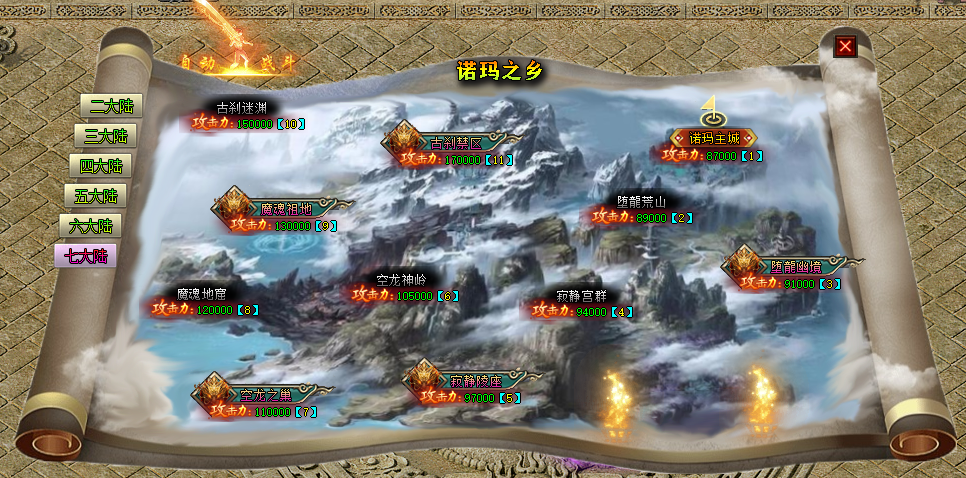Screen dimensions: 966x478
Task: Travel to 堕龍幽境 on the map
Action: [795, 266]
